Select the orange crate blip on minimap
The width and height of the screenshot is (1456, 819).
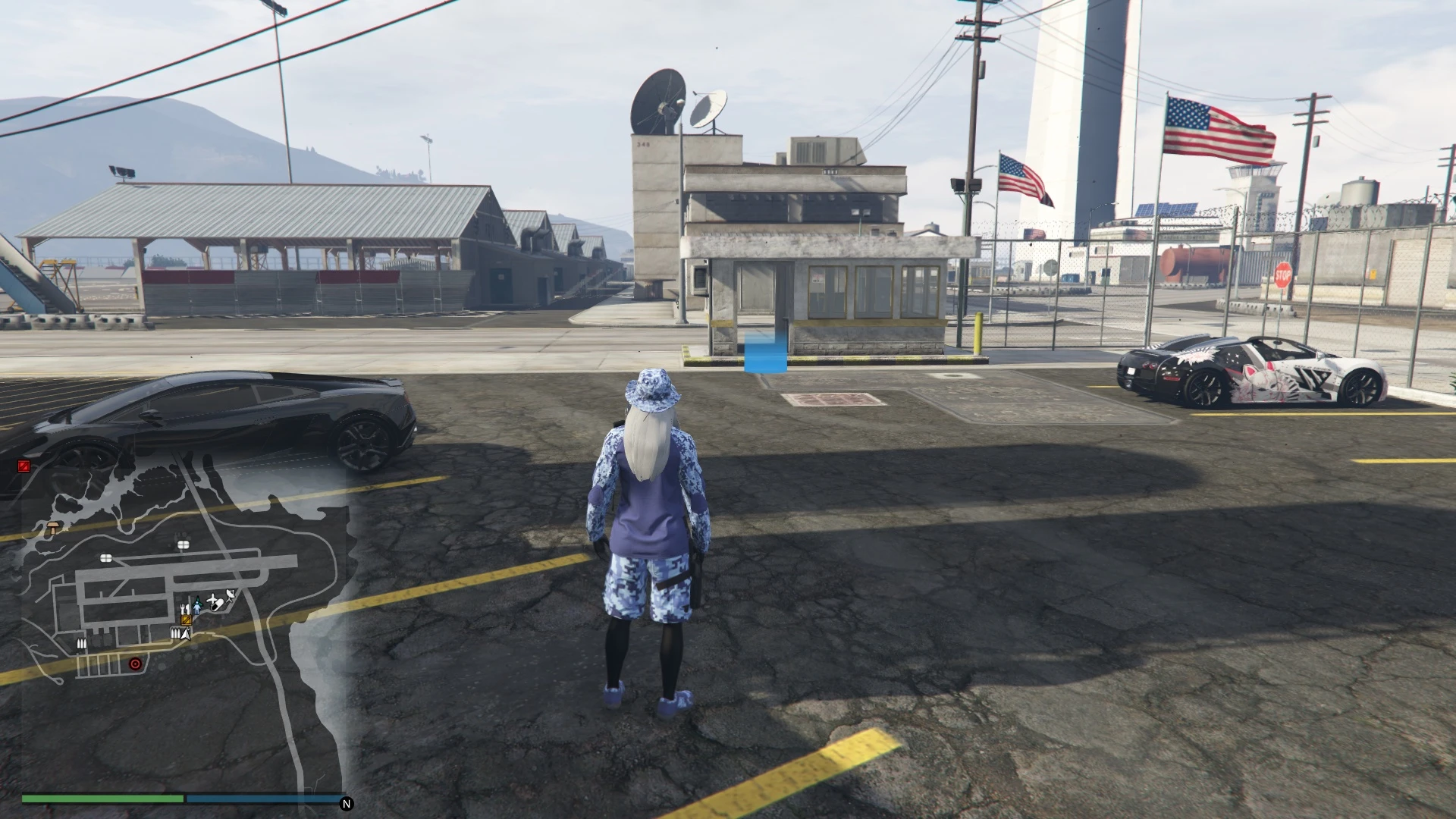[x=187, y=620]
